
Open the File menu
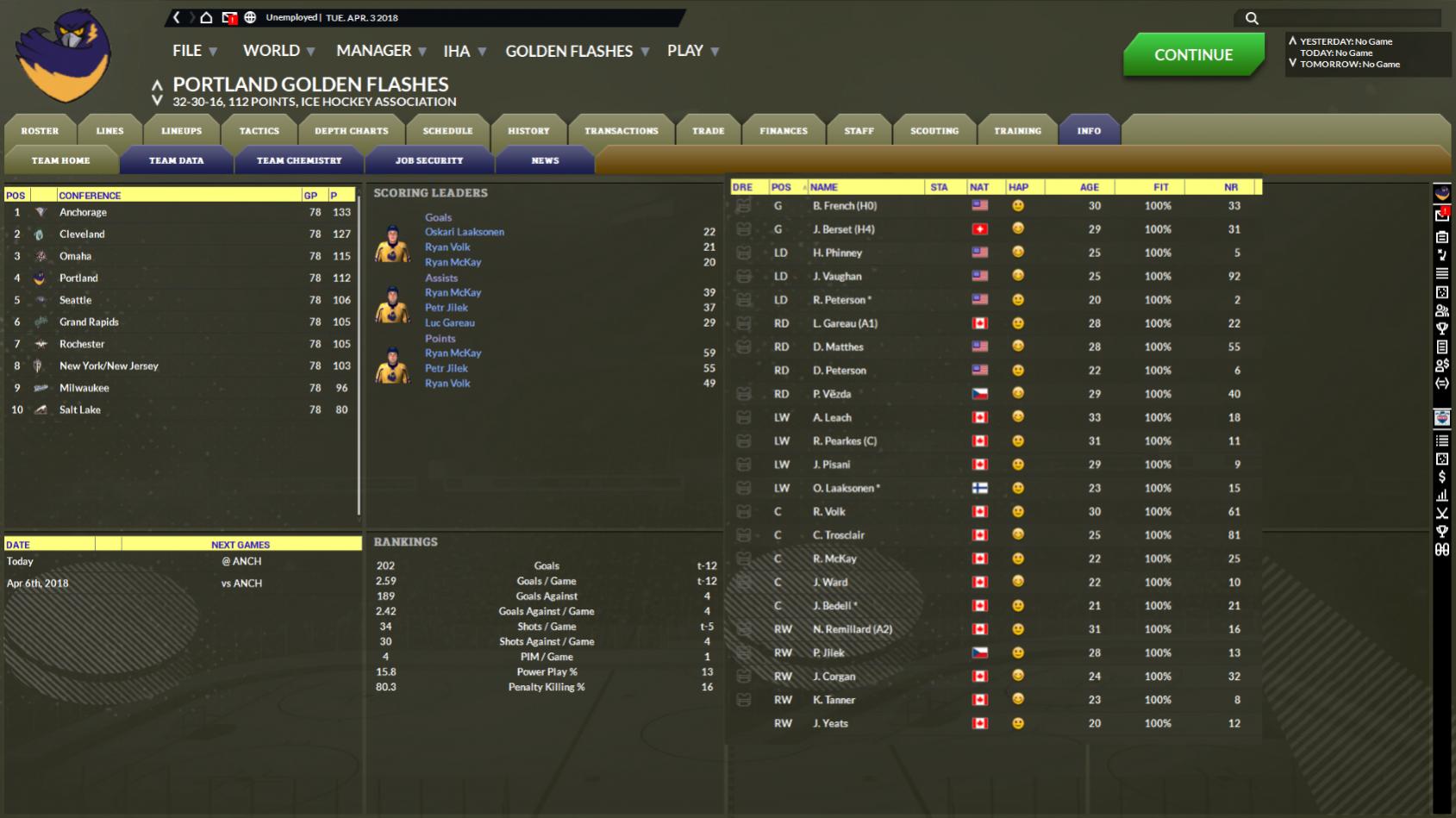(194, 51)
